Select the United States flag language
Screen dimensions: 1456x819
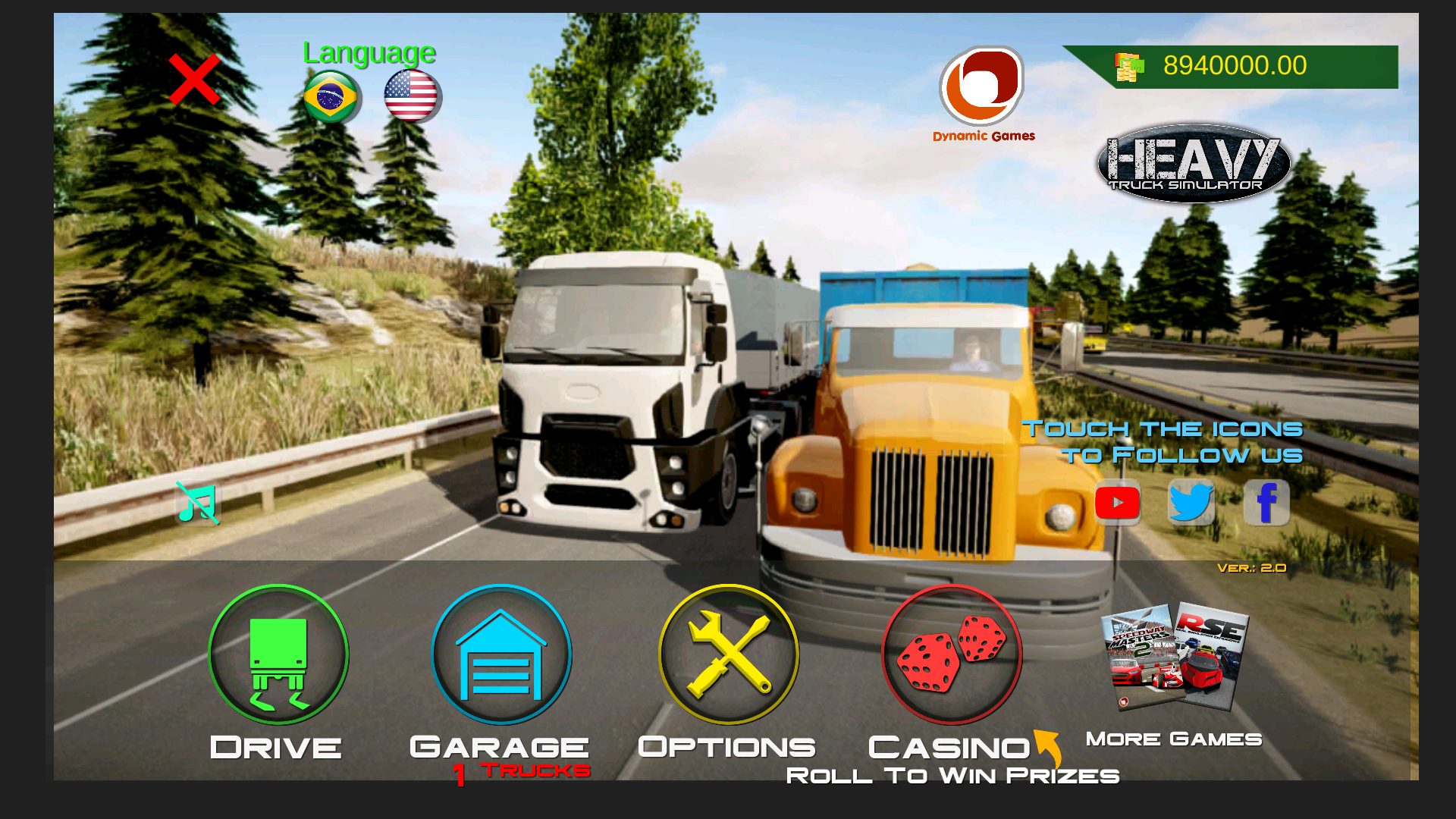point(411,96)
